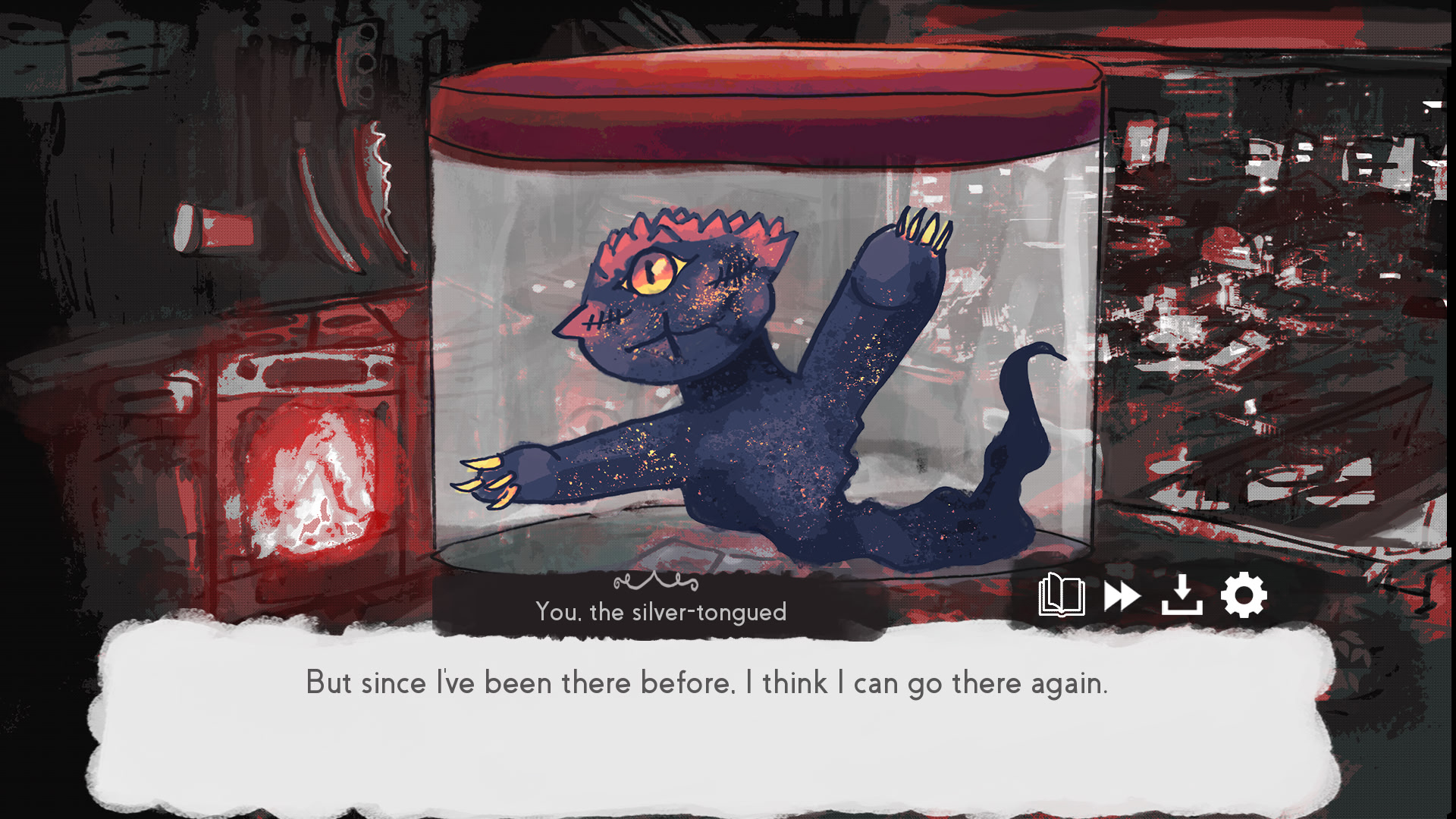The image size is (1456, 819).
Task: Click the open book icon in the toolbar
Action: point(1061,595)
